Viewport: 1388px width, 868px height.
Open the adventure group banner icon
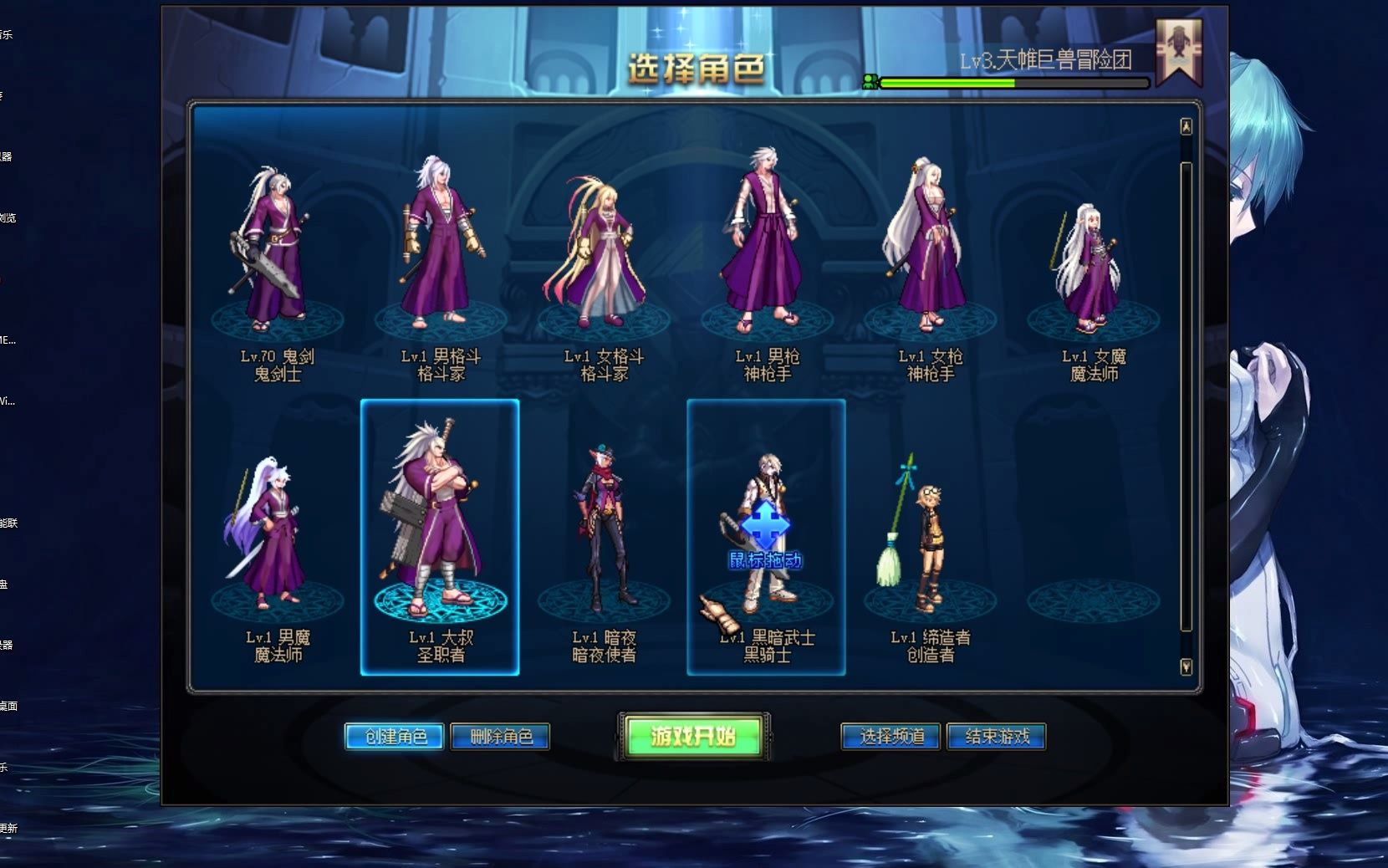(1179, 50)
